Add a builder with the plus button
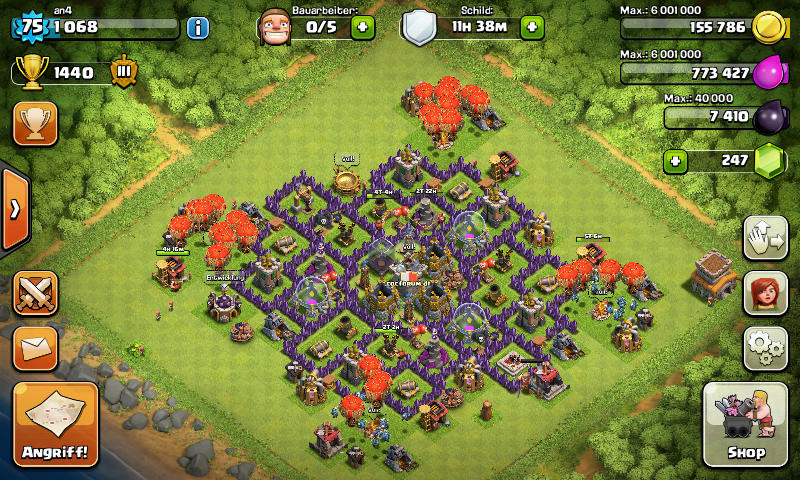Screen dimensions: 800x480 tap(362, 27)
